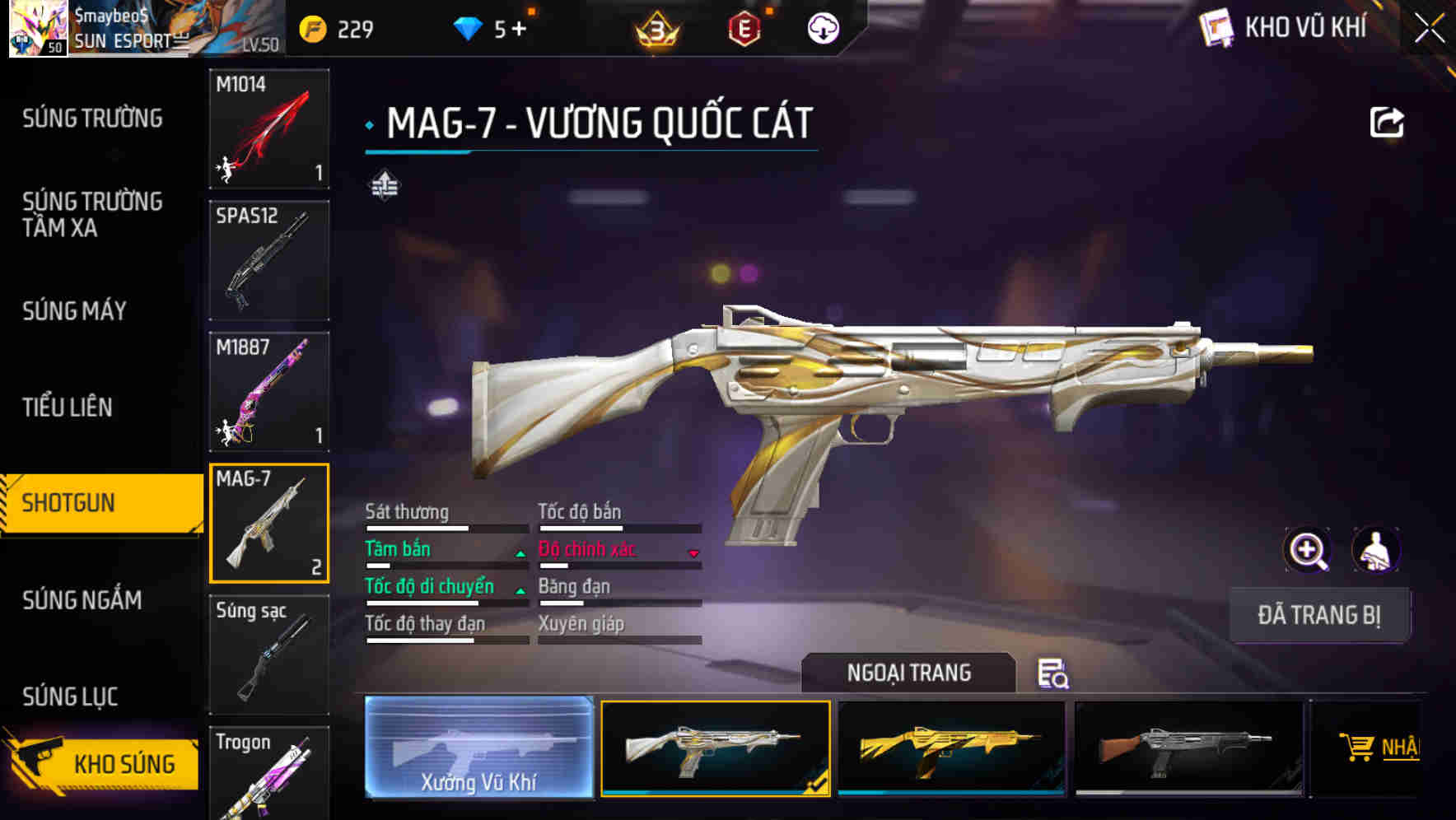
Task: Pick the M1887 shotgun slot
Action: tap(269, 392)
